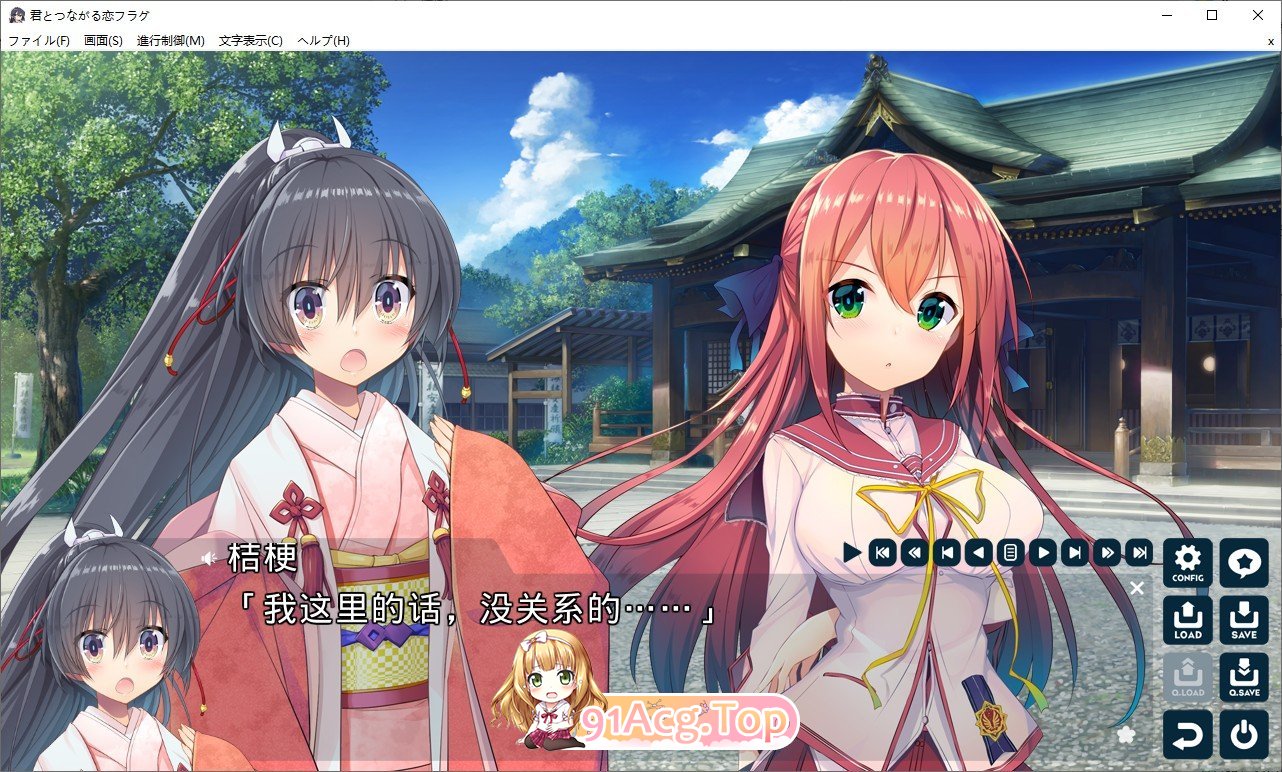Hide the message window using the X
This screenshot has width=1282, height=772.
pos(1136,588)
